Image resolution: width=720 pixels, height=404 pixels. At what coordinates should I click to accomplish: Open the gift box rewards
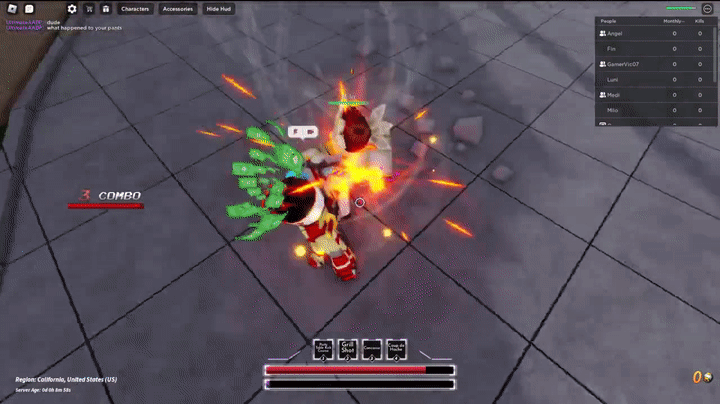pyautogui.click(x=105, y=9)
